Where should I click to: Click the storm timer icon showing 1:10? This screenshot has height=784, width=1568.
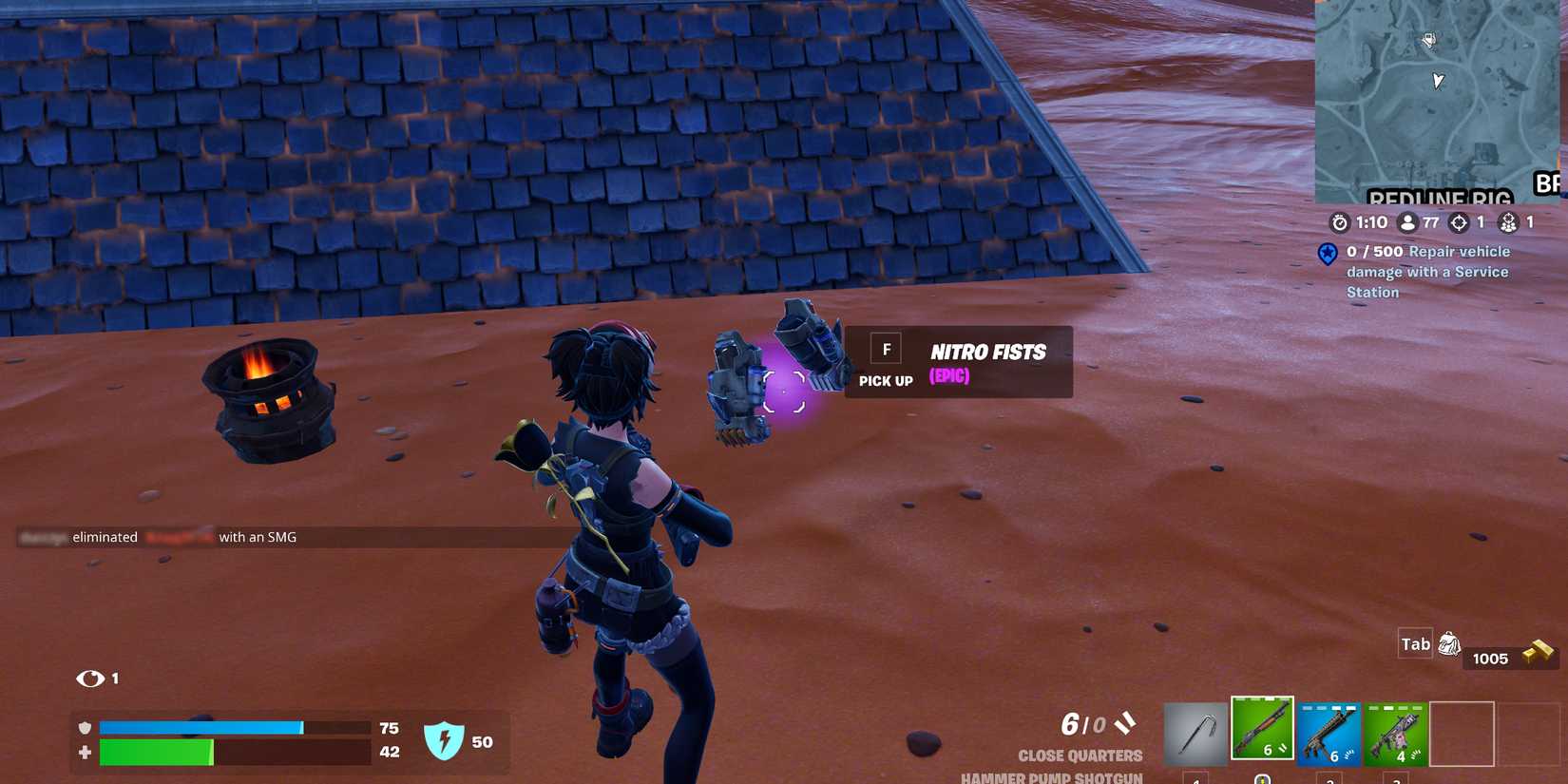pos(1338,222)
